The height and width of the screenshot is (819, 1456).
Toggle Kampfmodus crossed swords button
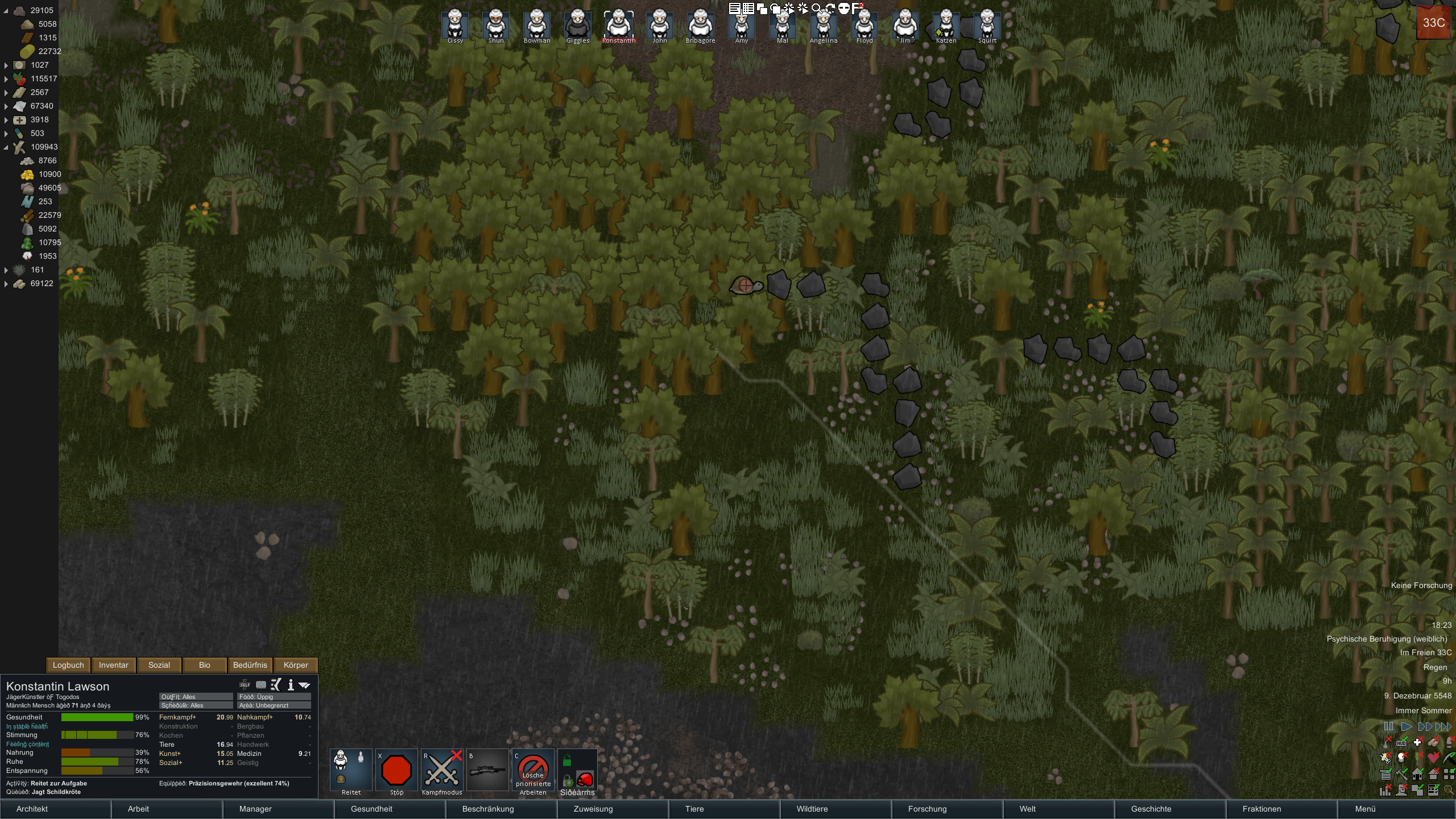[x=442, y=771]
